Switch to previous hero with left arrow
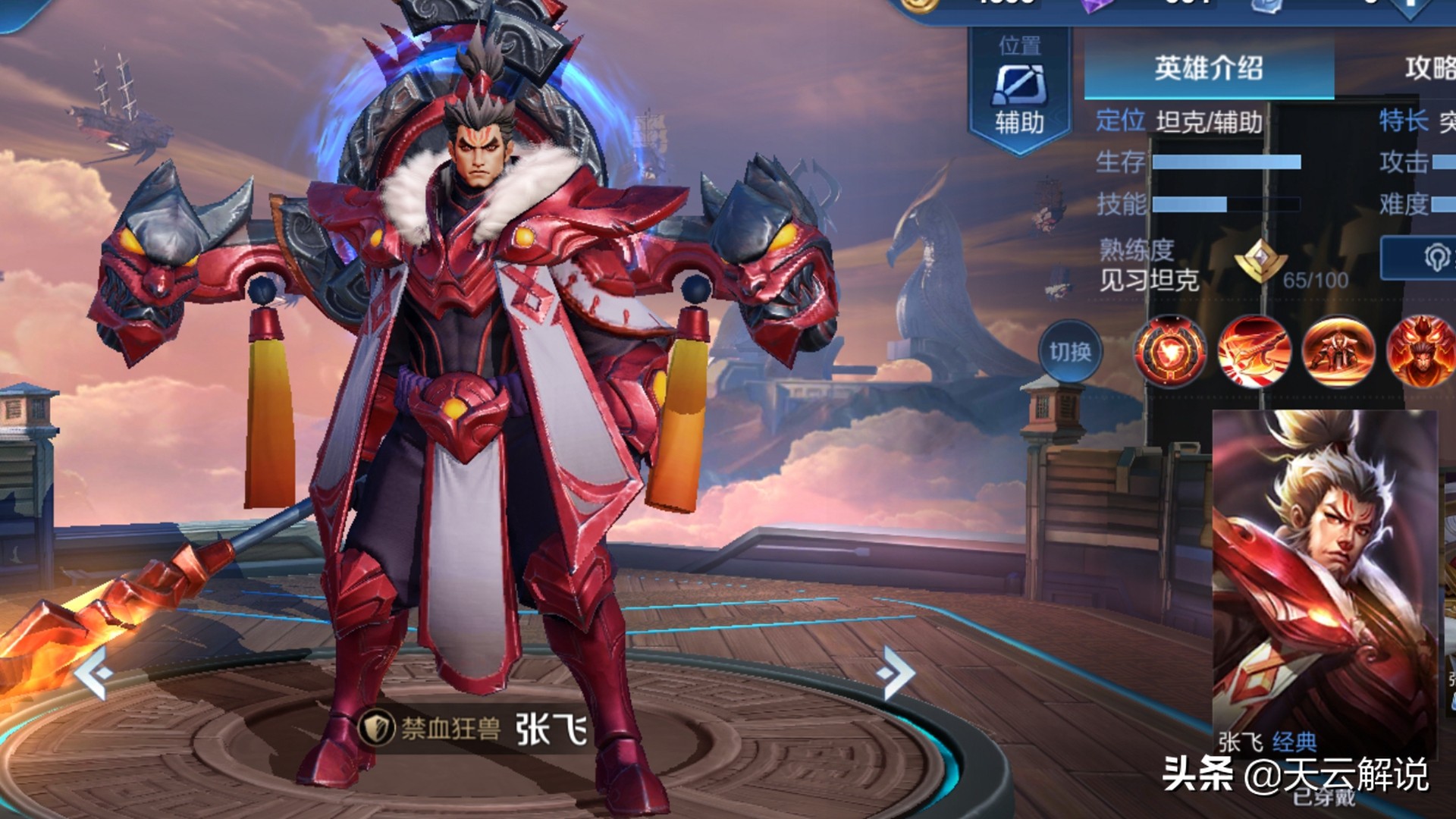The width and height of the screenshot is (1456, 819). click(x=94, y=673)
